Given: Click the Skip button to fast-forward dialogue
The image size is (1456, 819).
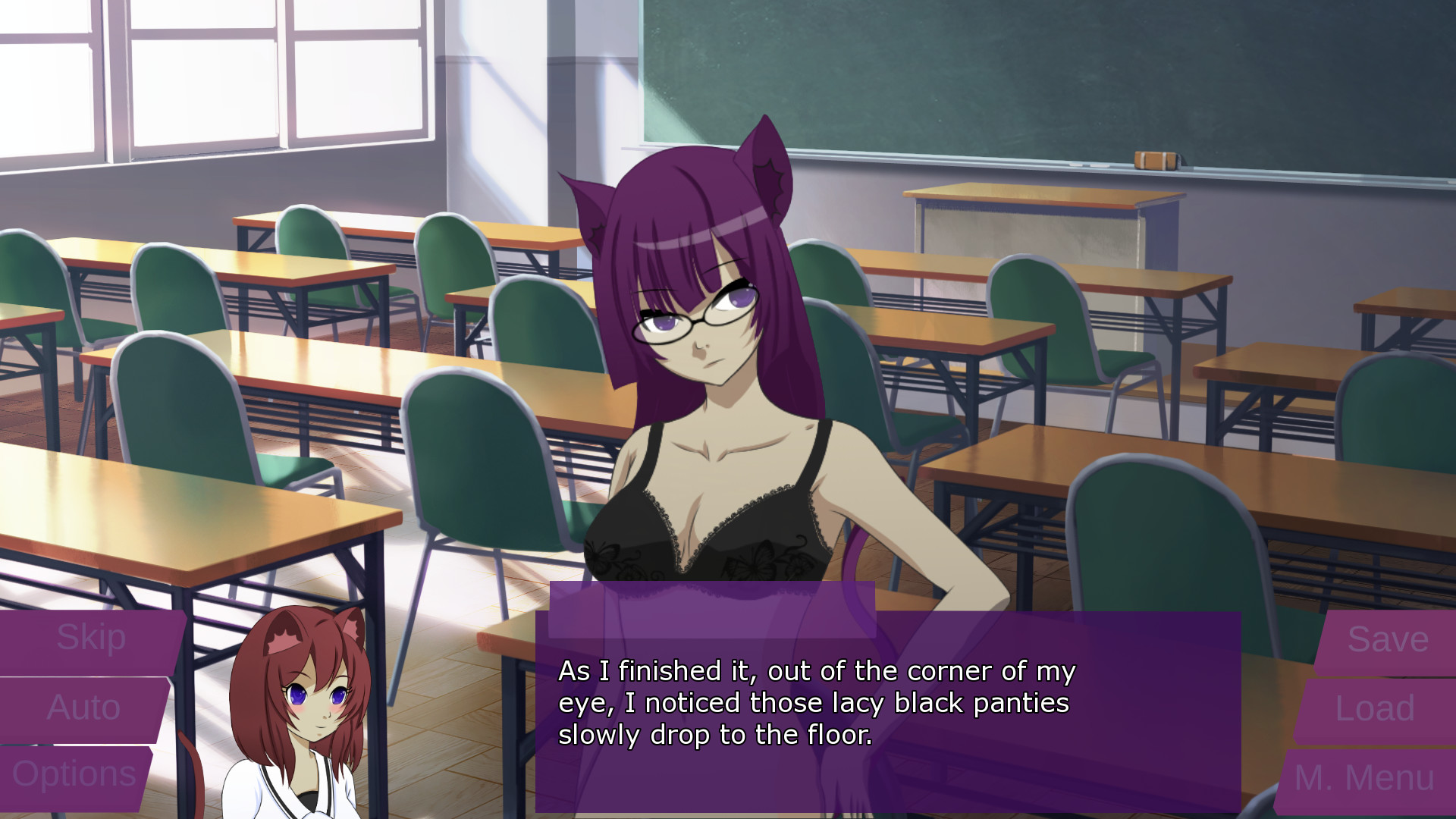Looking at the screenshot, I should 91,637.
